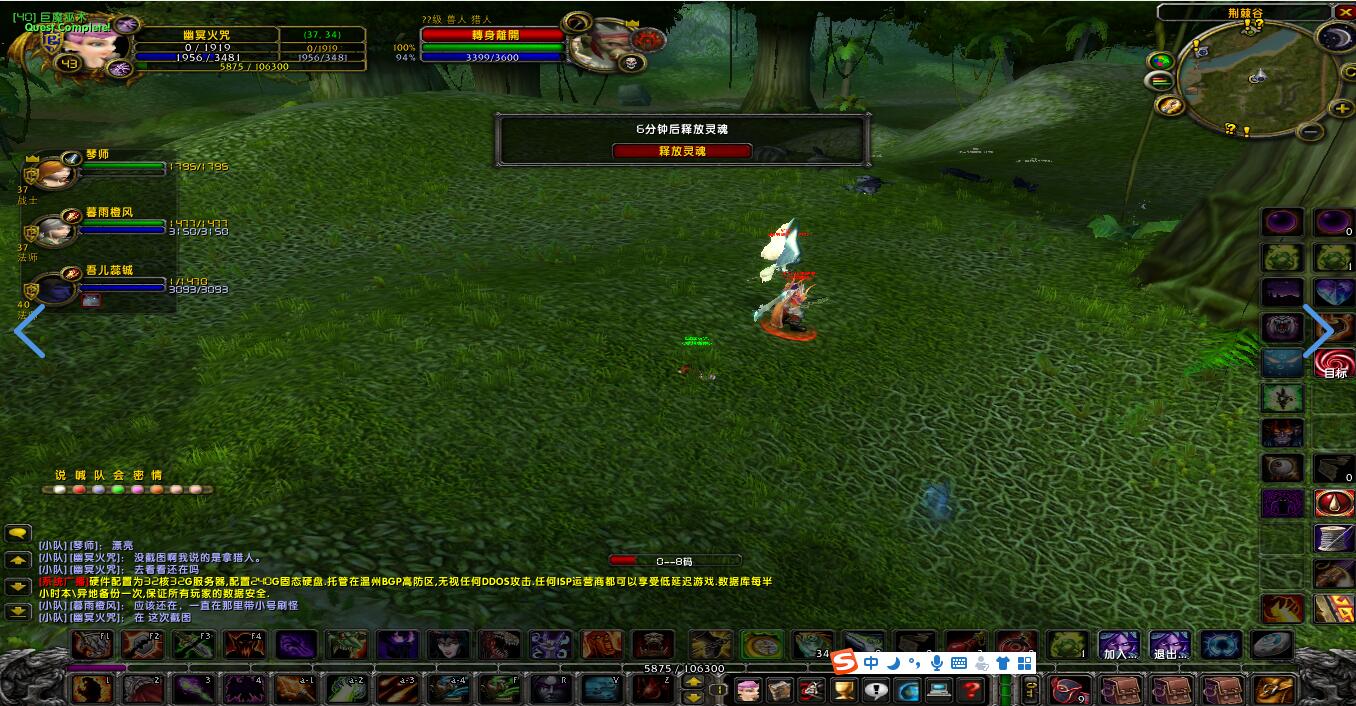Go to next image with right arrow
This screenshot has height=706, width=1356.
(1318, 331)
